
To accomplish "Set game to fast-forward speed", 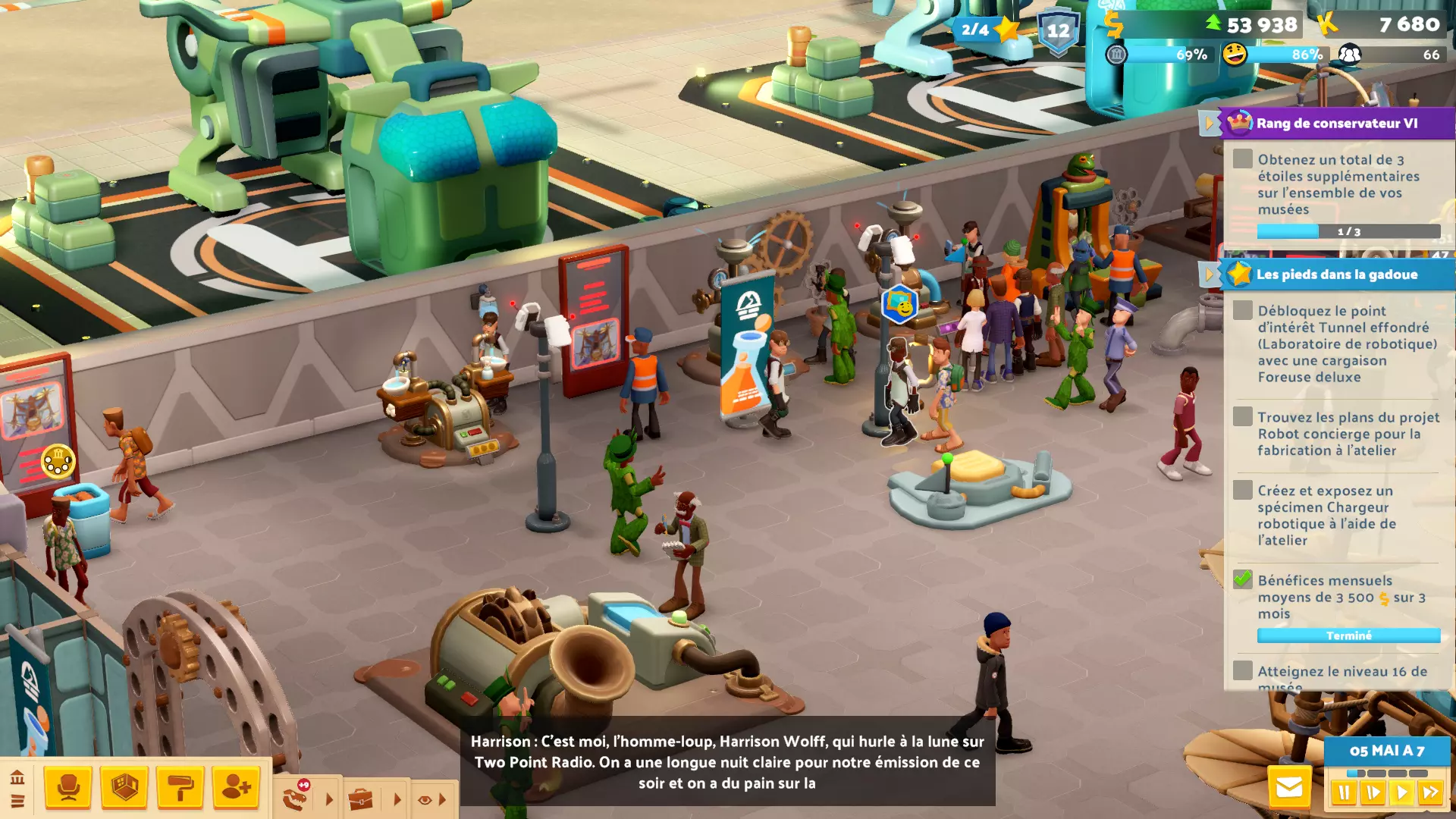I will [x=1431, y=793].
